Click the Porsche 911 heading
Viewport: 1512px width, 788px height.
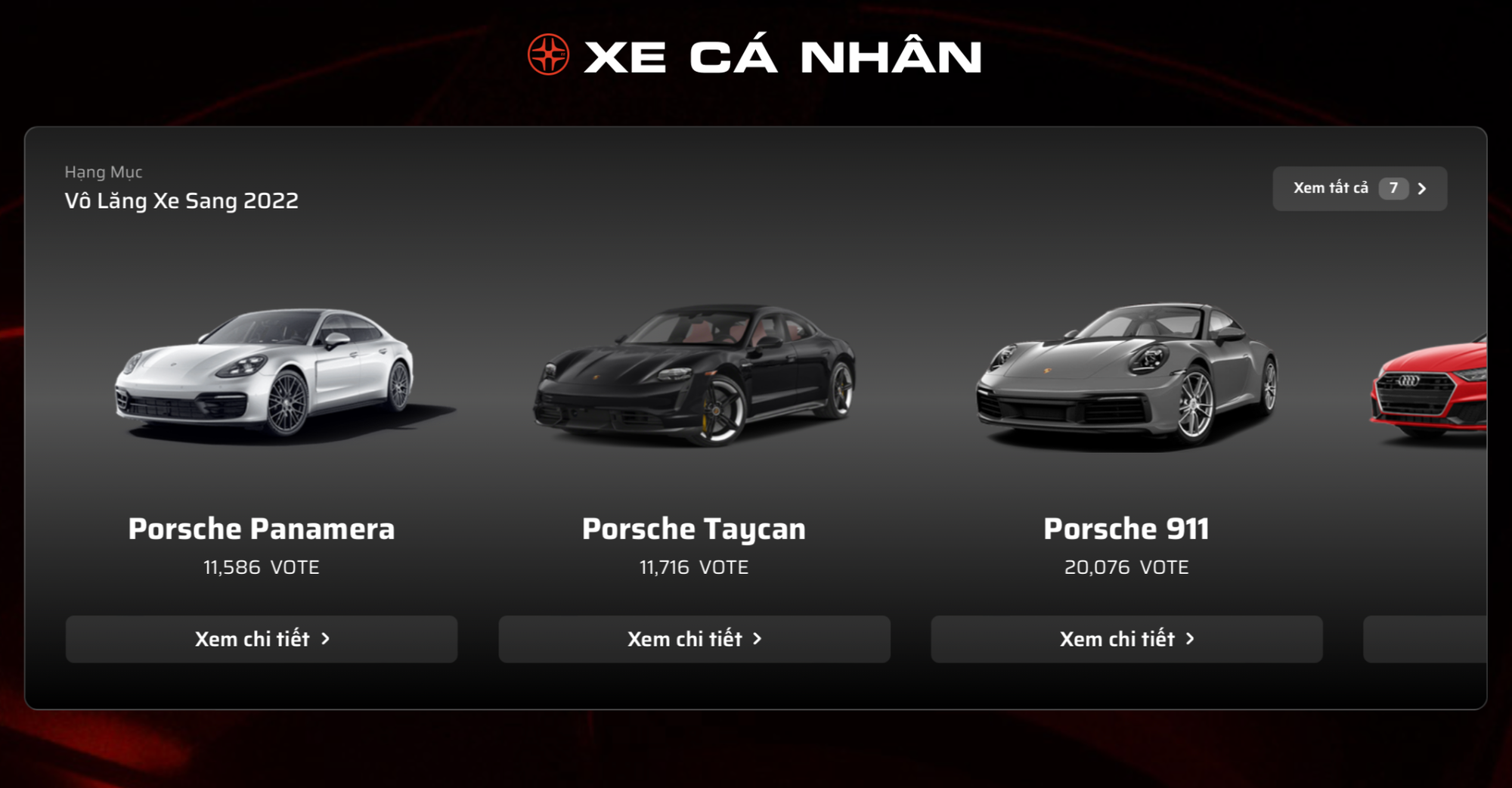click(1126, 529)
